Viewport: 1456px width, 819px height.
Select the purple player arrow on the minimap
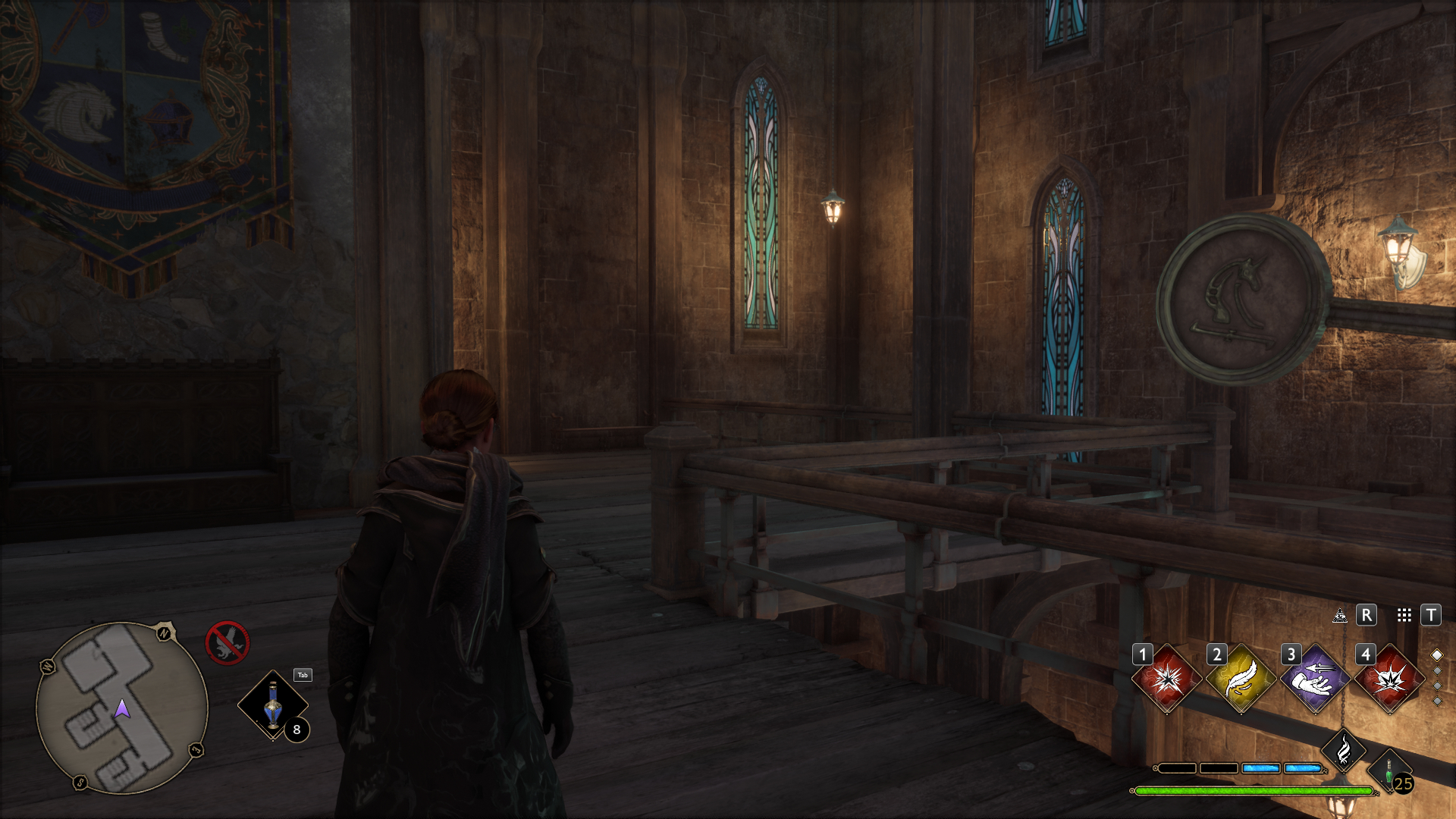coord(122,709)
